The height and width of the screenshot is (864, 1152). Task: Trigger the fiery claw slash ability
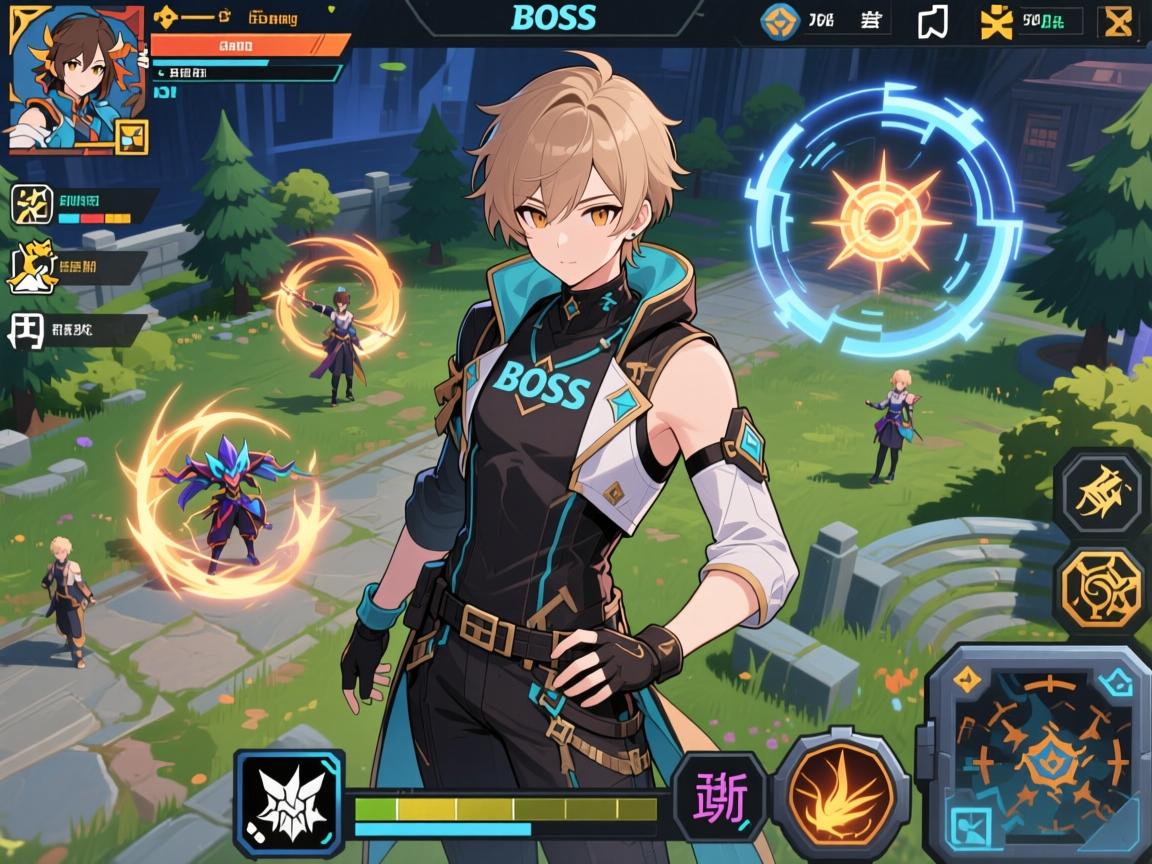point(840,795)
